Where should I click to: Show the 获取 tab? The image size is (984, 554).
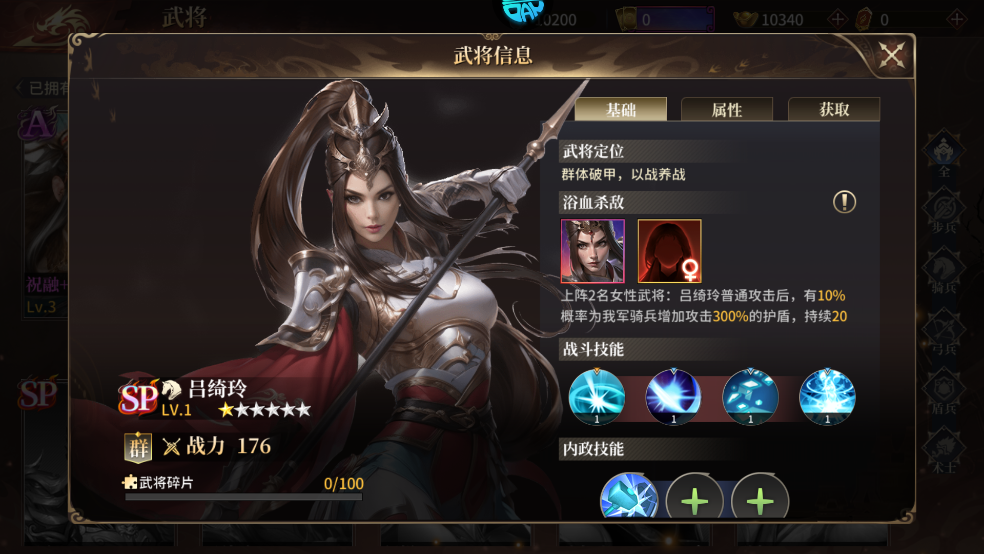pyautogui.click(x=834, y=110)
